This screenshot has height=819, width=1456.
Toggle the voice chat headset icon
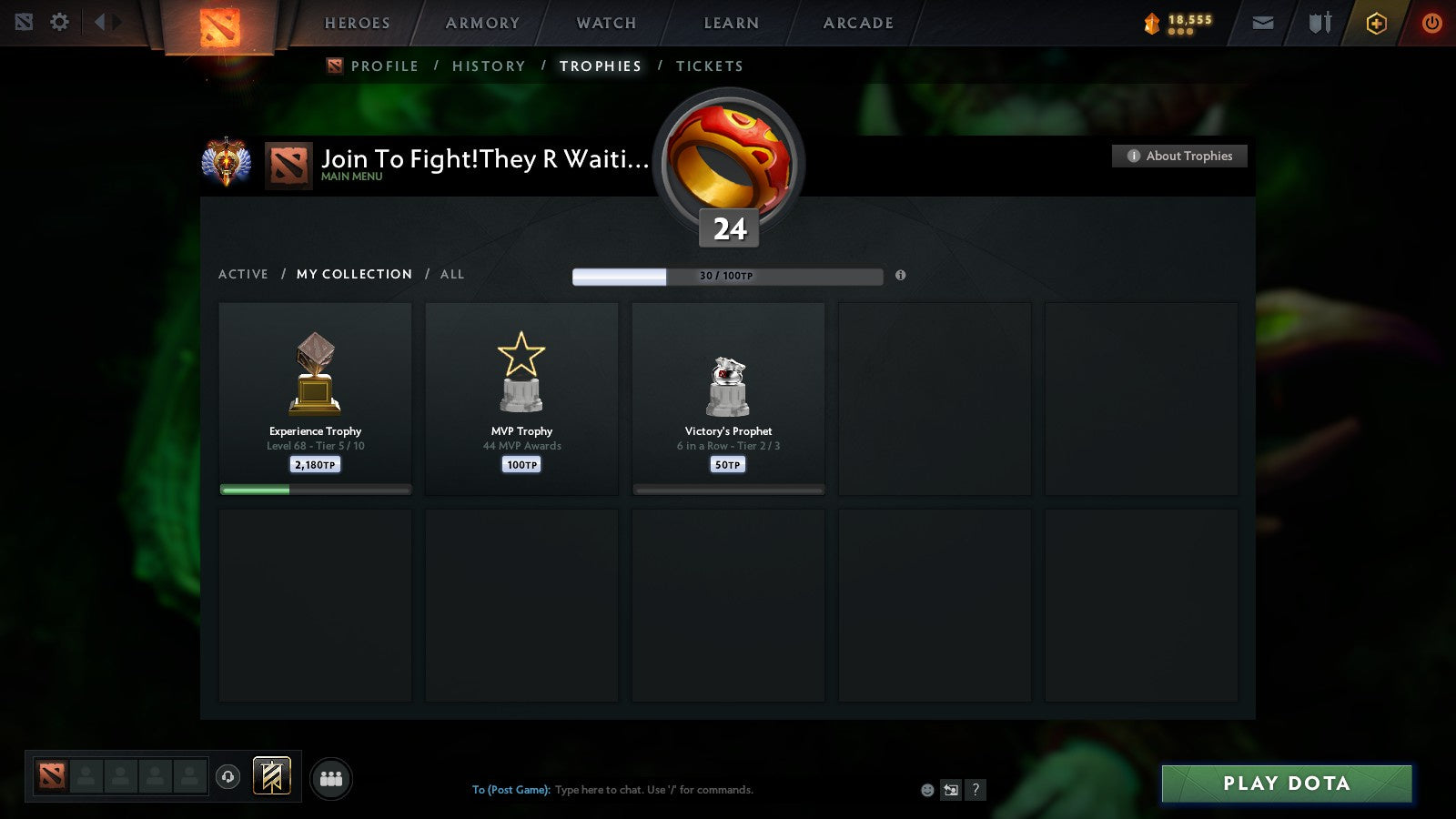226,775
